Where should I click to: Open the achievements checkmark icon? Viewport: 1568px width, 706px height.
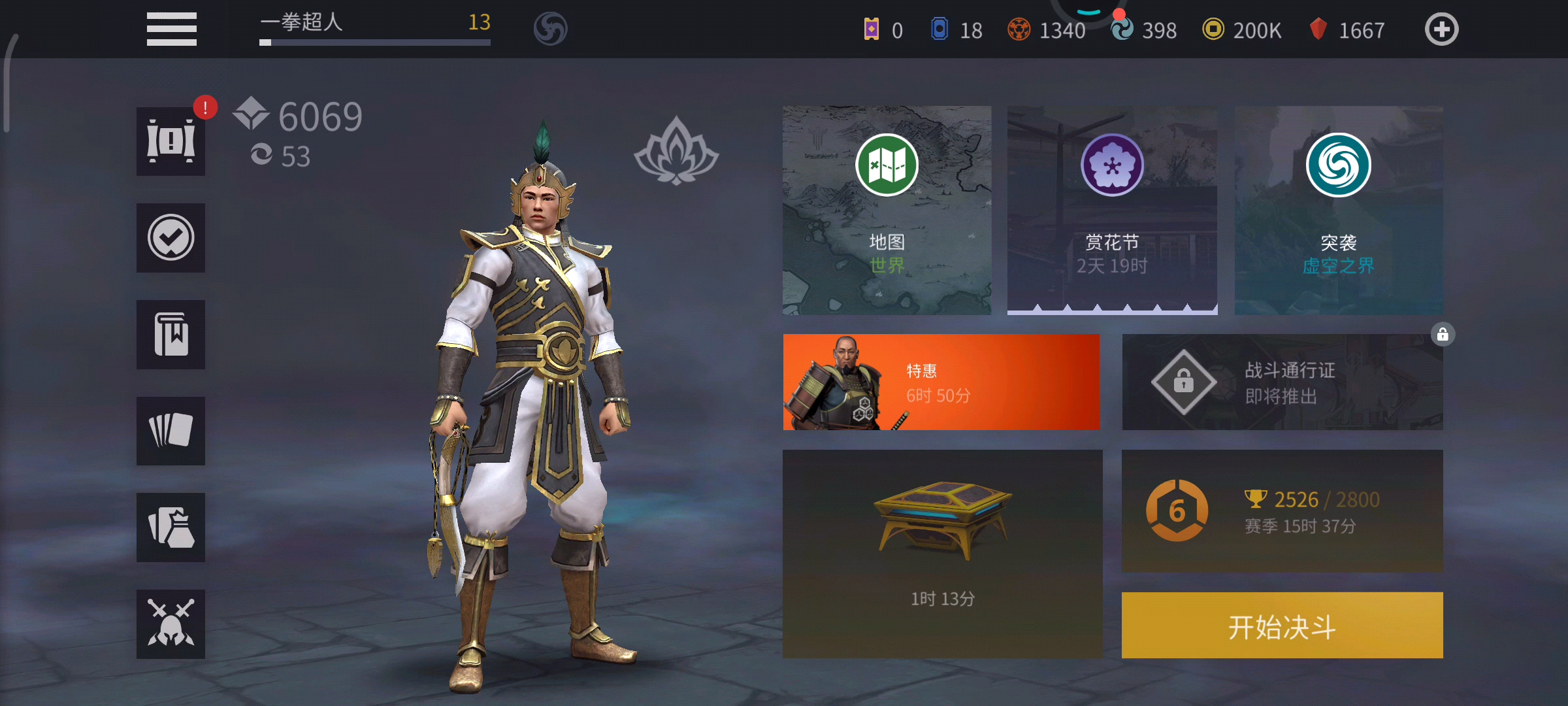170,238
